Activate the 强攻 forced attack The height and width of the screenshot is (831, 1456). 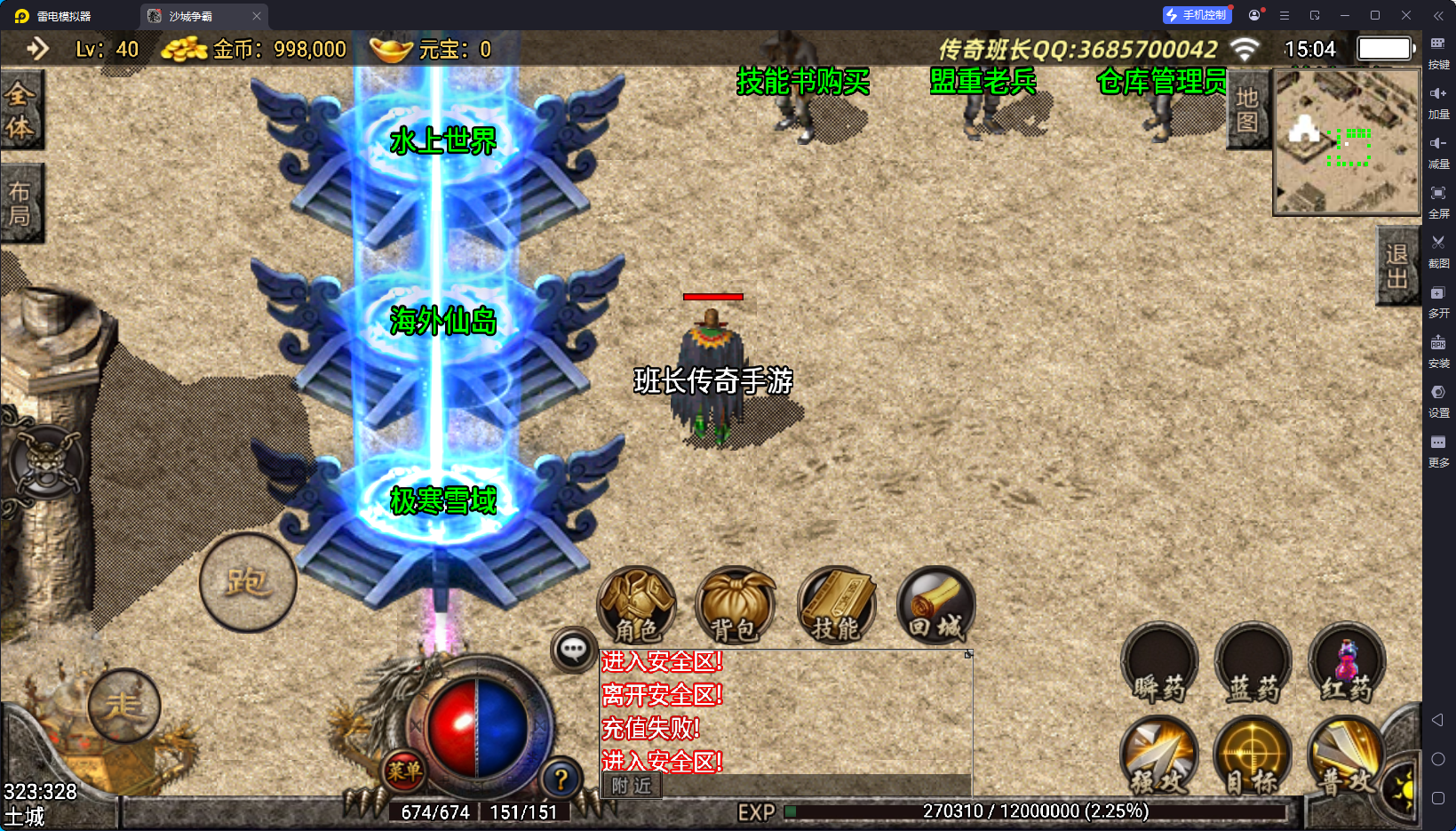pos(1159,756)
